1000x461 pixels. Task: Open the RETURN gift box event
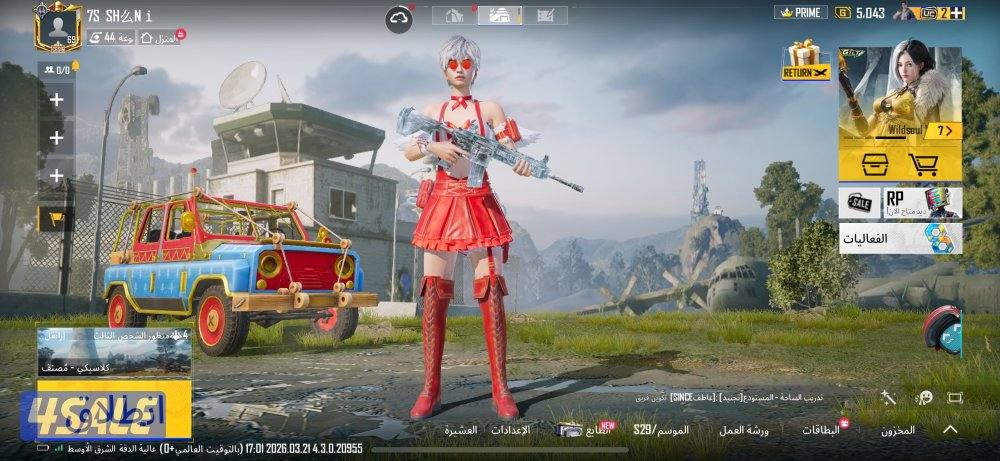coord(806,61)
